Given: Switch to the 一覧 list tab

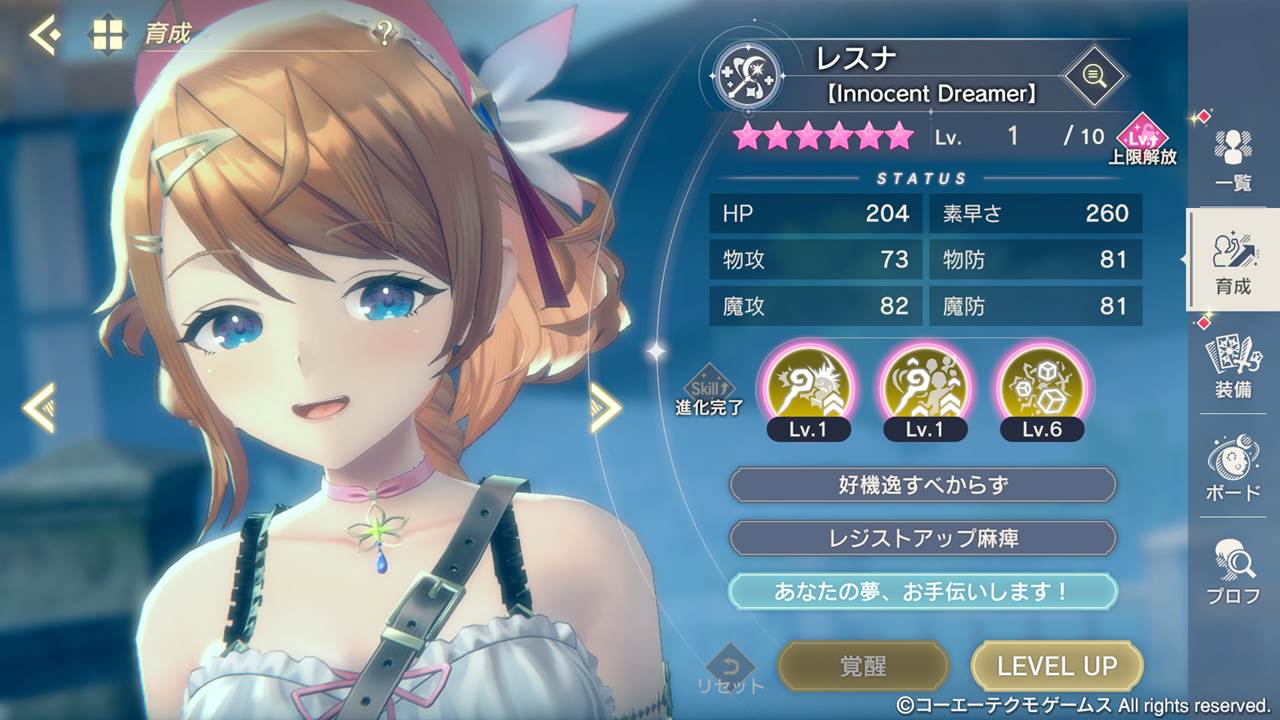Looking at the screenshot, I should [1232, 160].
